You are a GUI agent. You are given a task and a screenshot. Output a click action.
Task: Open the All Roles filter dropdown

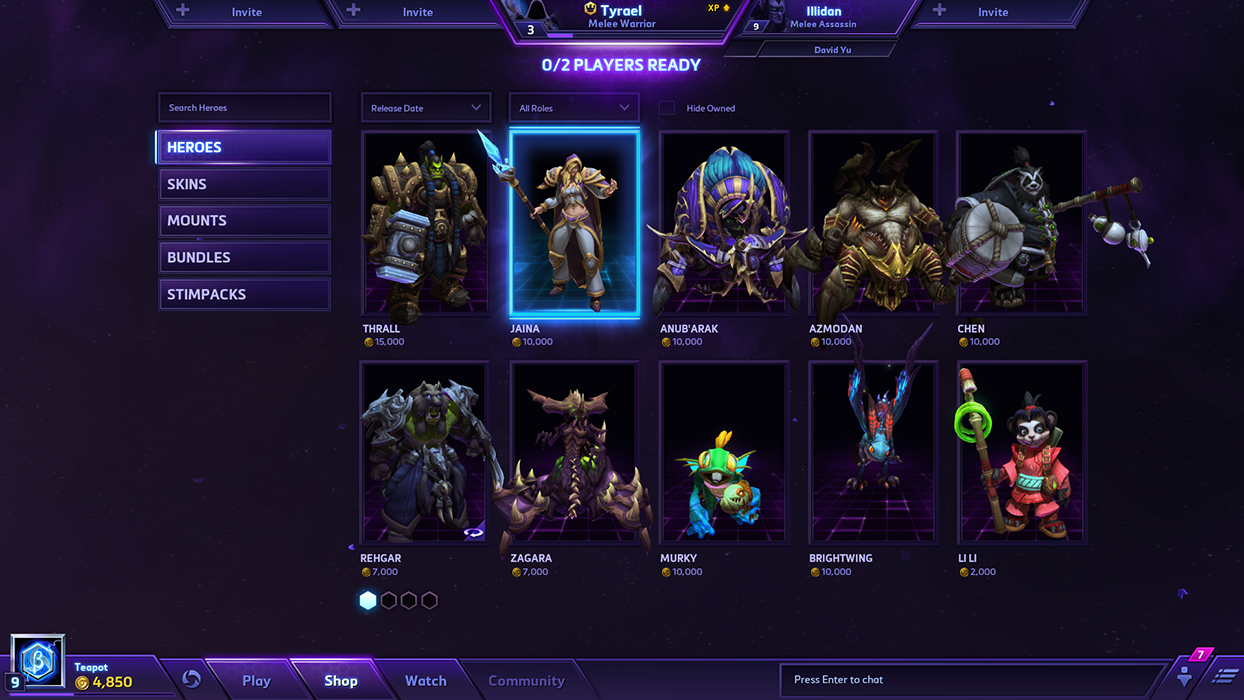click(574, 108)
